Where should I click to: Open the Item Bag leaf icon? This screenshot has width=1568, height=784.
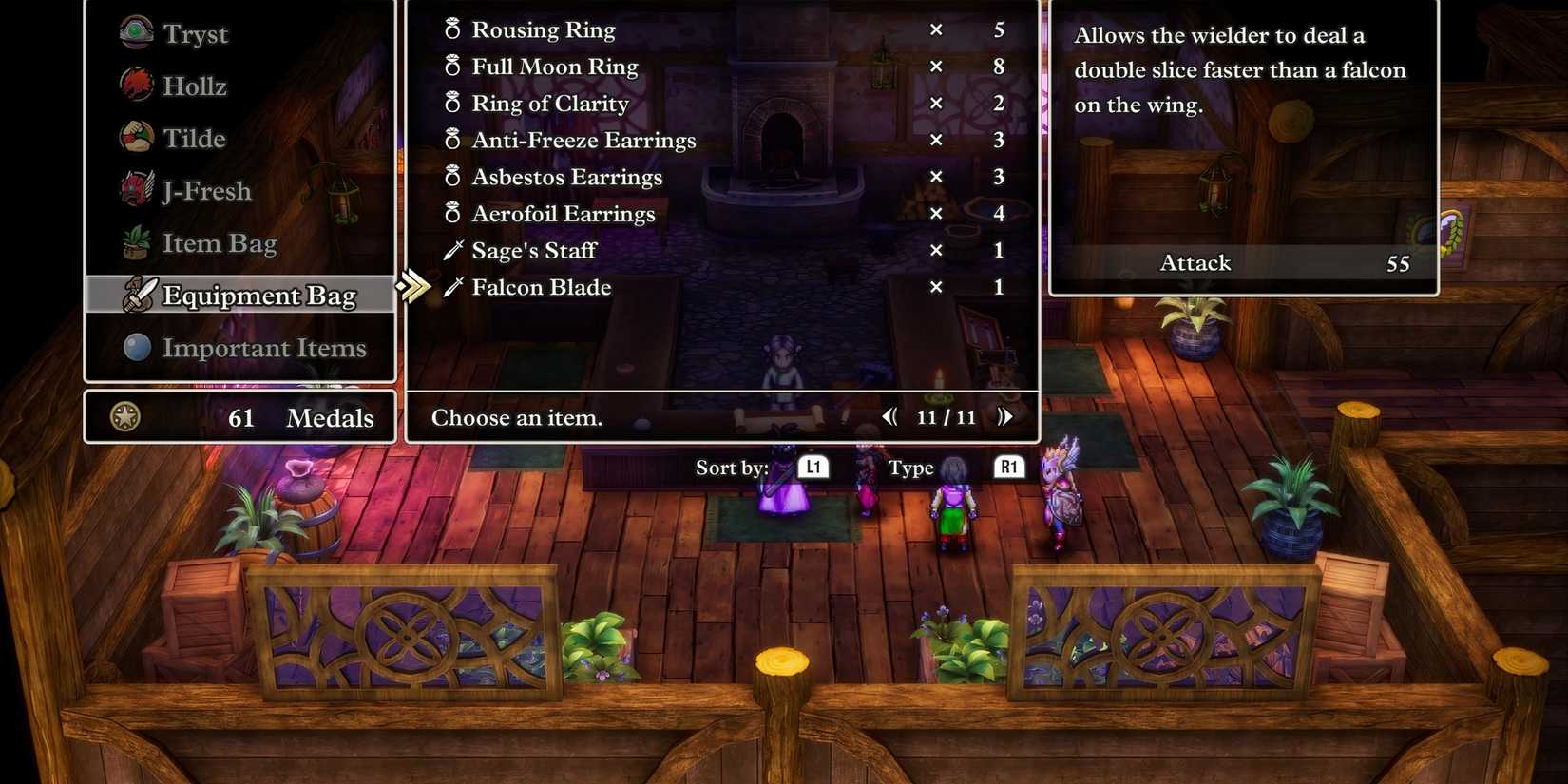[x=134, y=241]
